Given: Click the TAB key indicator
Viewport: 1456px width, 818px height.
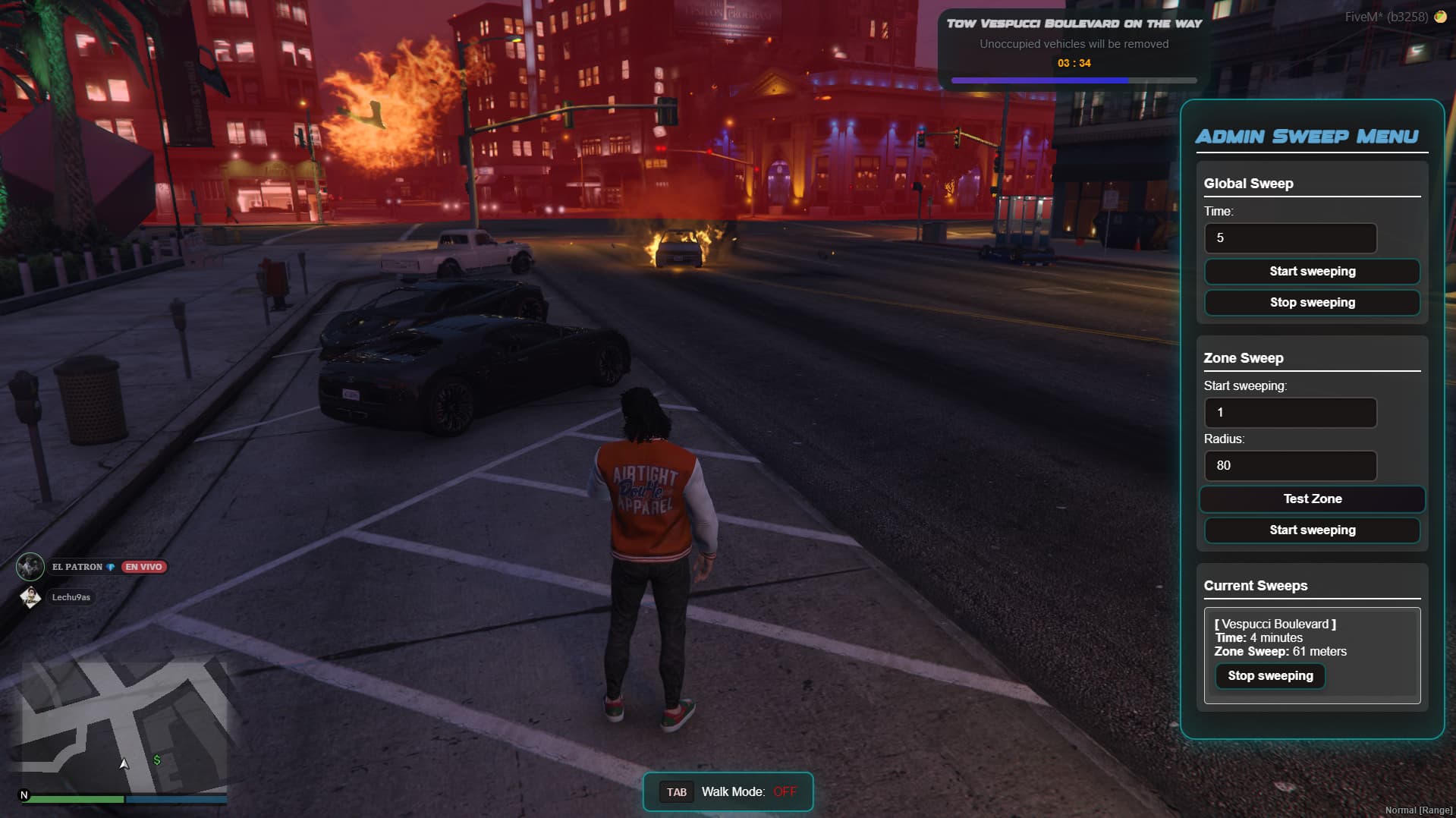Looking at the screenshot, I should [x=676, y=791].
